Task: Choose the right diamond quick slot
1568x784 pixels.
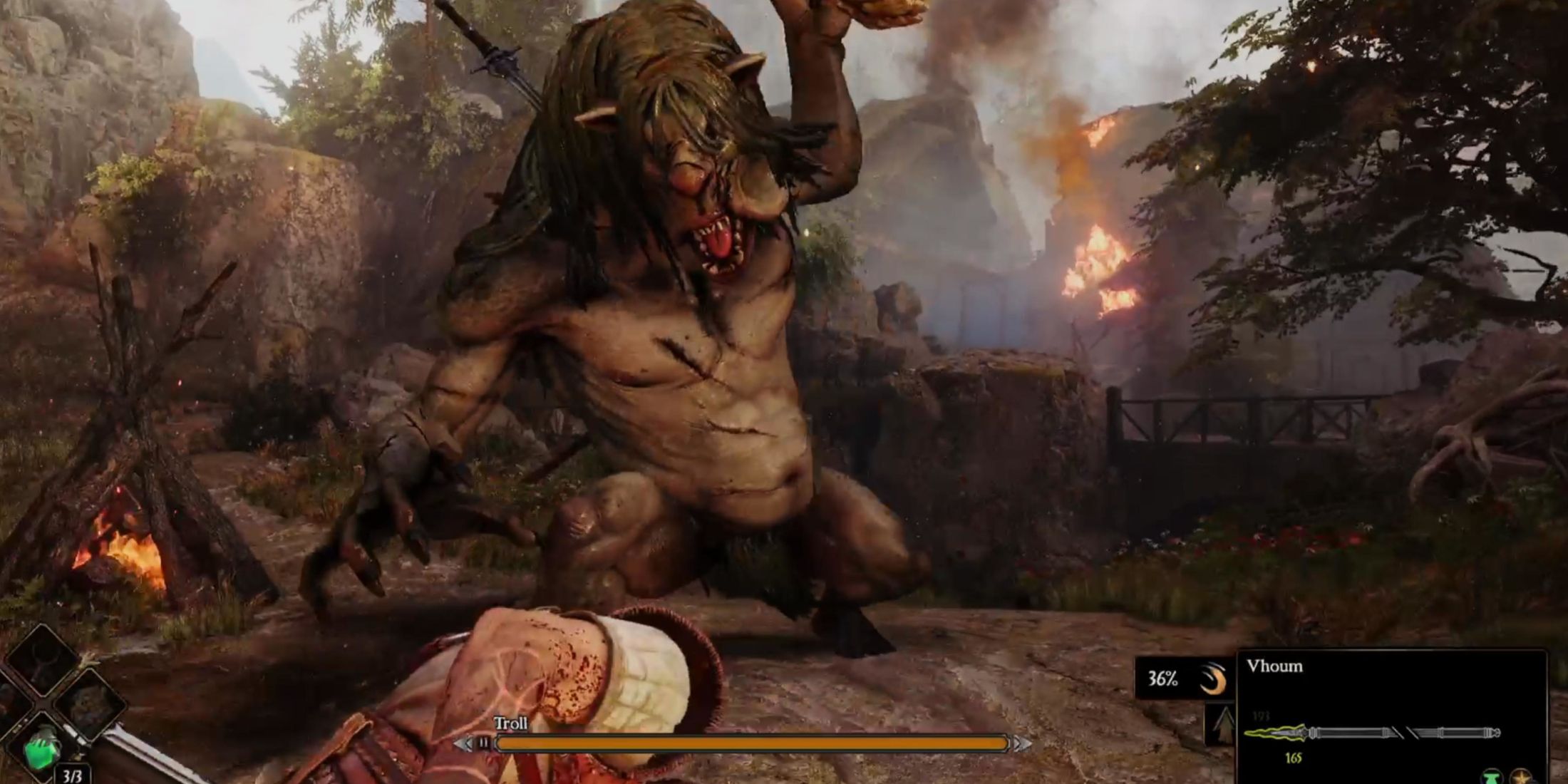Action: pyautogui.click(x=89, y=704)
